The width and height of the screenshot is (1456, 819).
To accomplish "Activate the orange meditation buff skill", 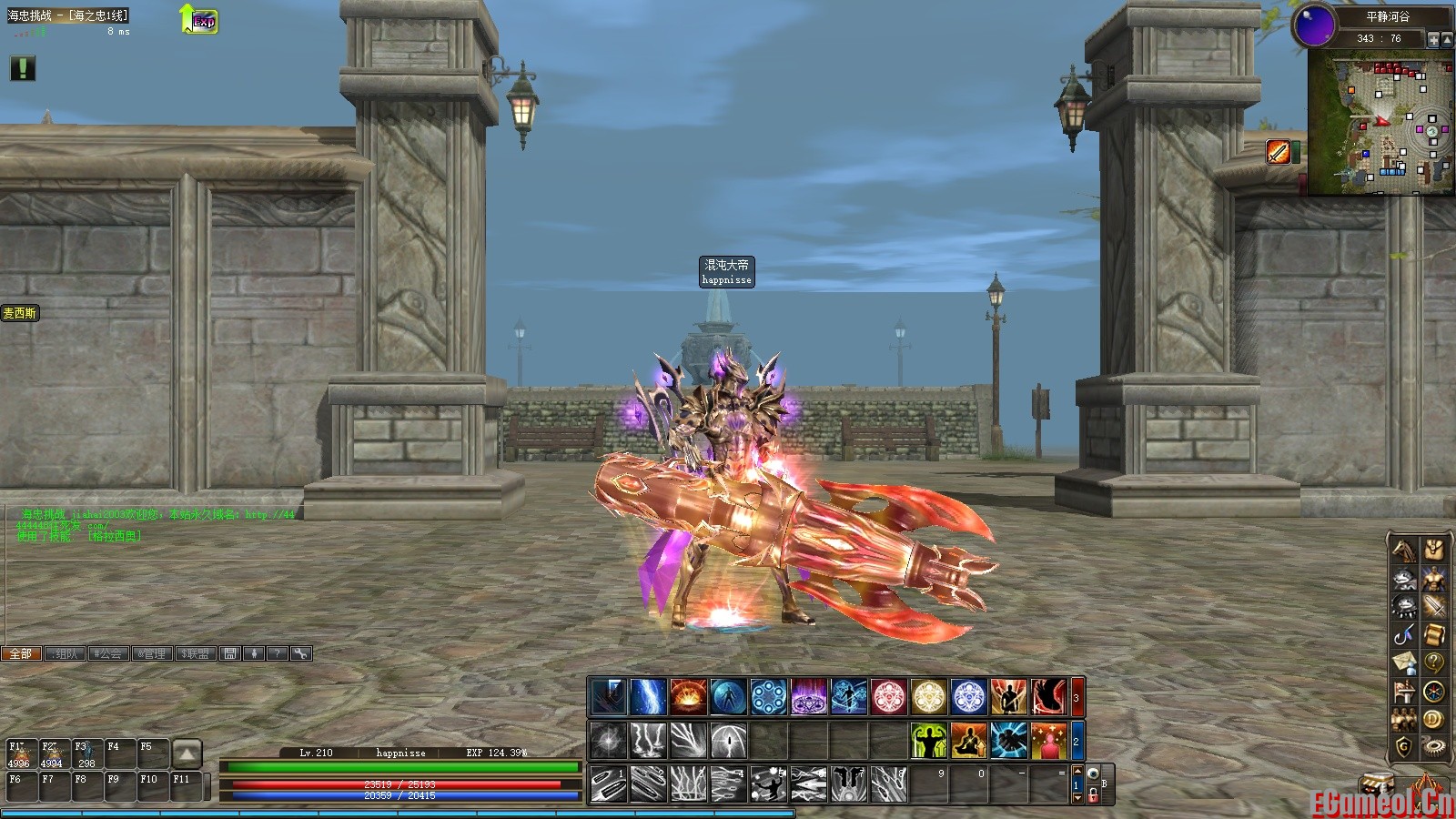I will pos(969,741).
